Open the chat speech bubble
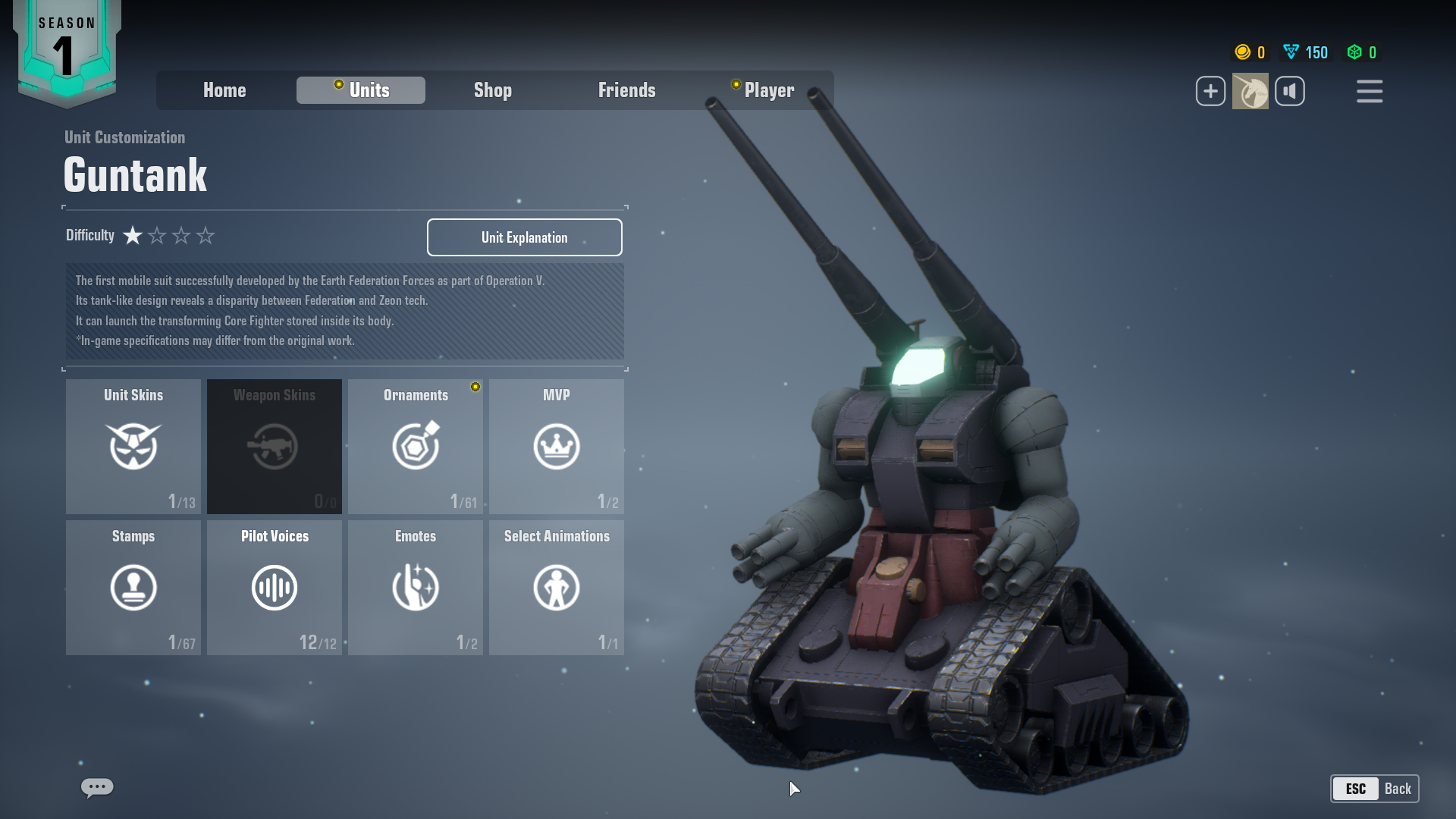 pos(97,787)
